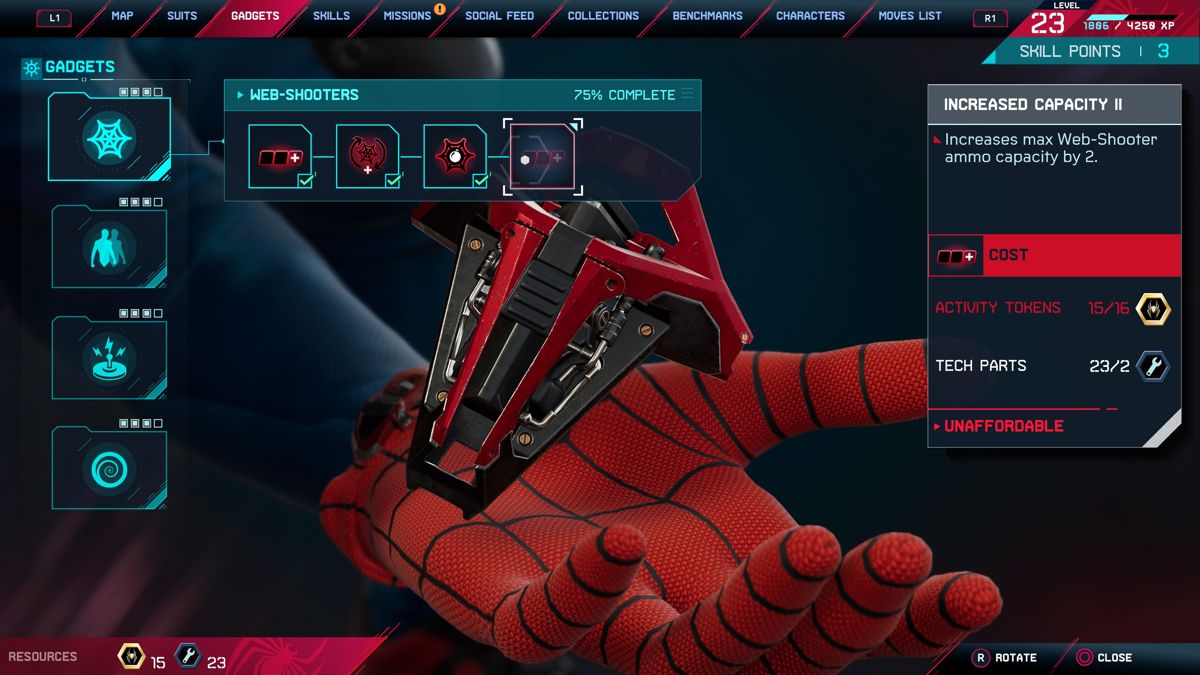Open the Benchmarks tab
Image resolution: width=1200 pixels, height=675 pixels.
(x=708, y=16)
